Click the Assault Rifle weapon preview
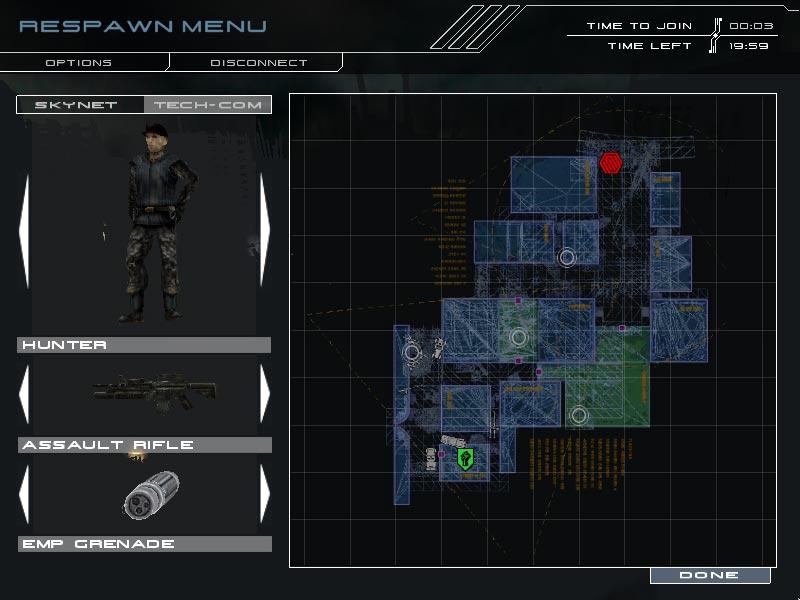Screen dimensions: 800x600 click(x=146, y=393)
